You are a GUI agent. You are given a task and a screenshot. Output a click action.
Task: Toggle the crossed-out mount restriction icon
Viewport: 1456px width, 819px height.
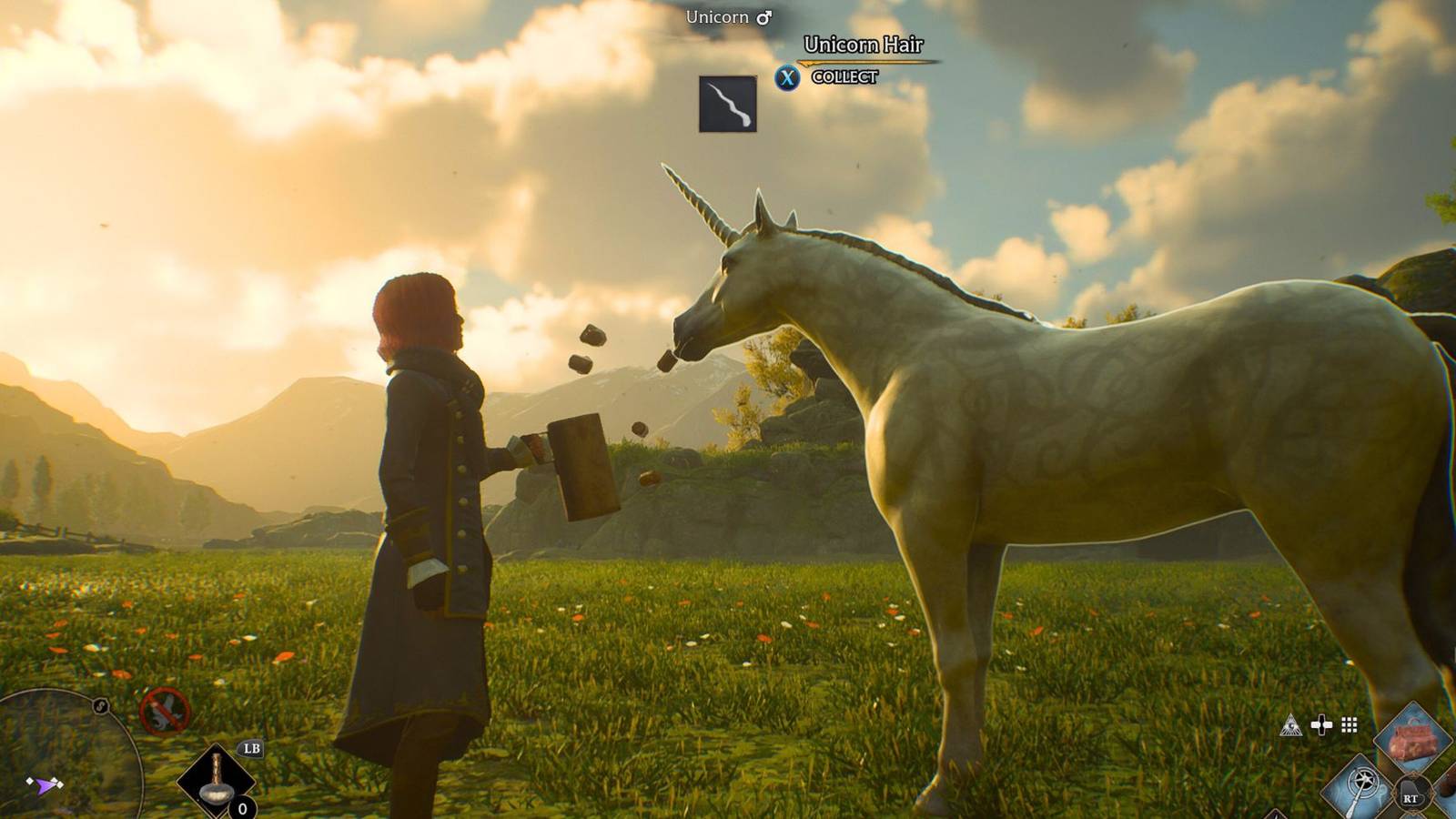[x=164, y=709]
